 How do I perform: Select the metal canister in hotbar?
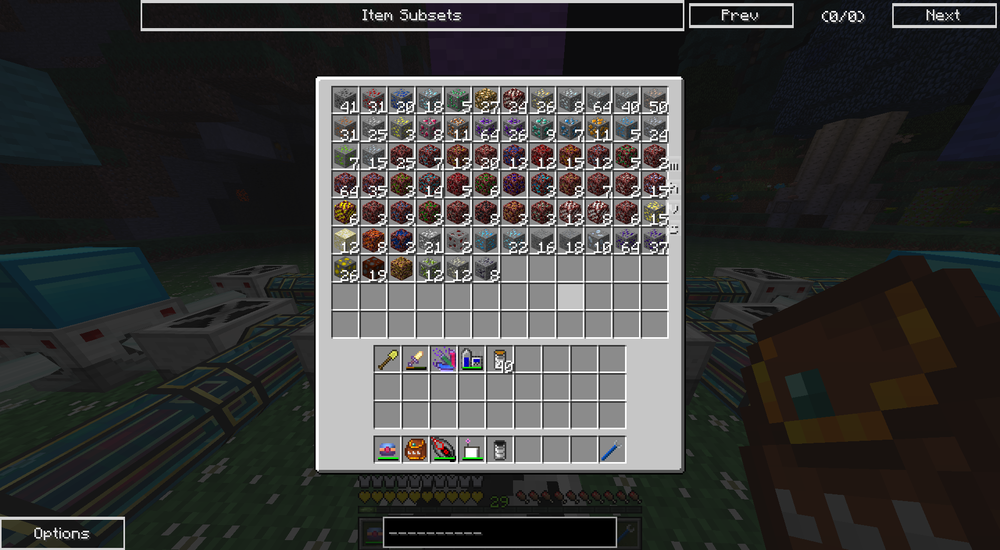500,449
